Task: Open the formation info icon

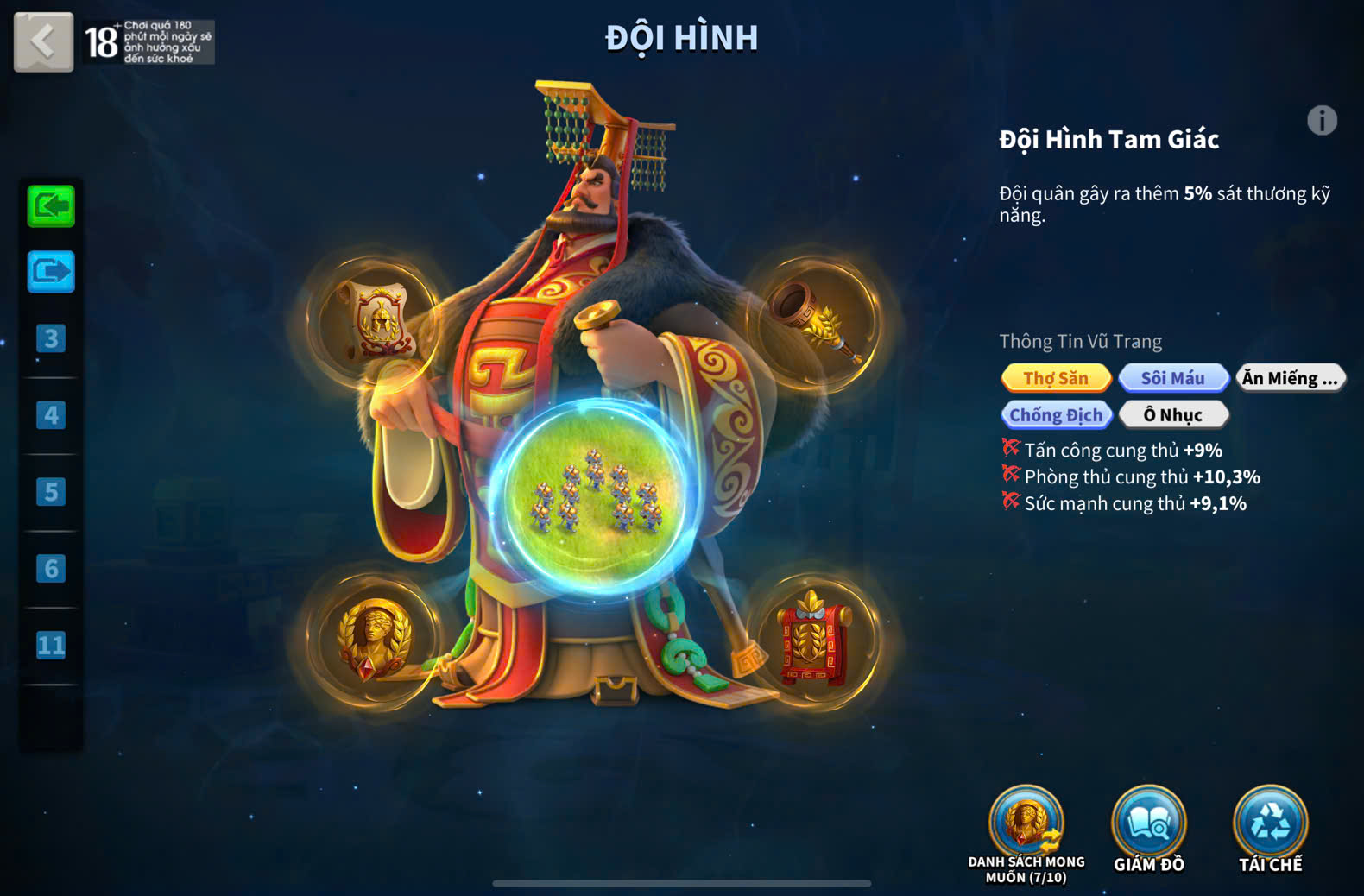Action: pos(1321,121)
